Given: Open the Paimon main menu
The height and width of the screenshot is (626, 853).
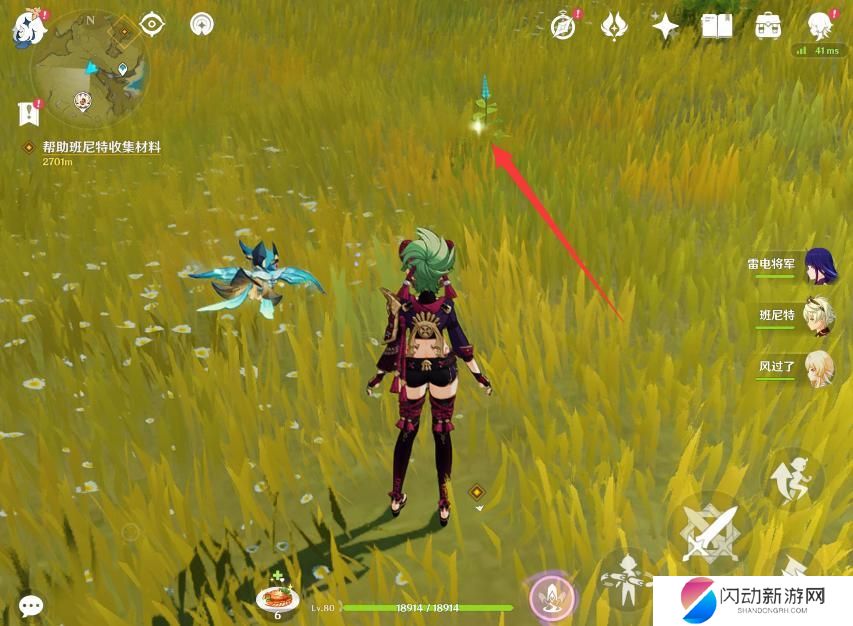Looking at the screenshot, I should click(26, 28).
